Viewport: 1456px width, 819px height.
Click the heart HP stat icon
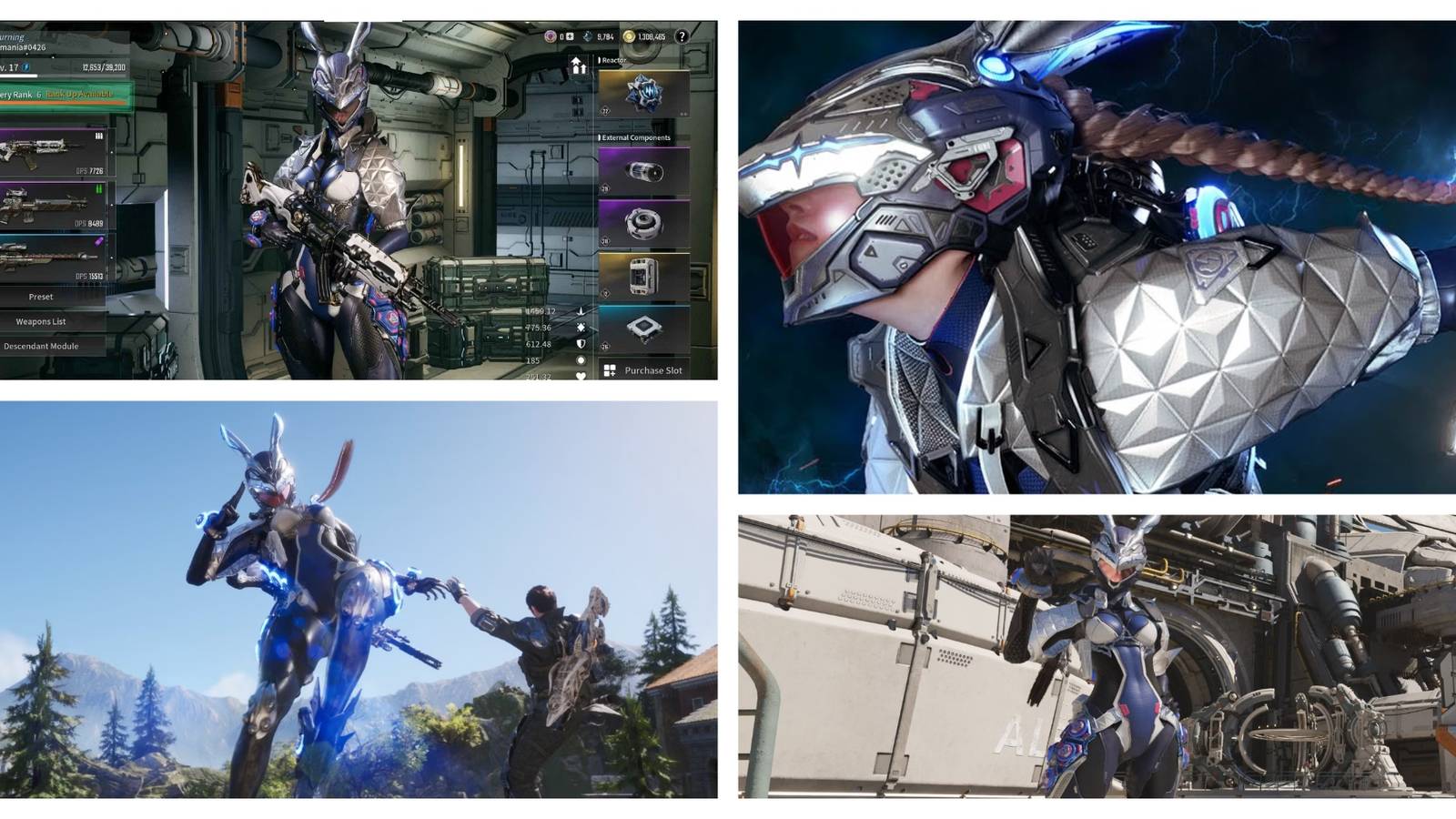coord(581,375)
